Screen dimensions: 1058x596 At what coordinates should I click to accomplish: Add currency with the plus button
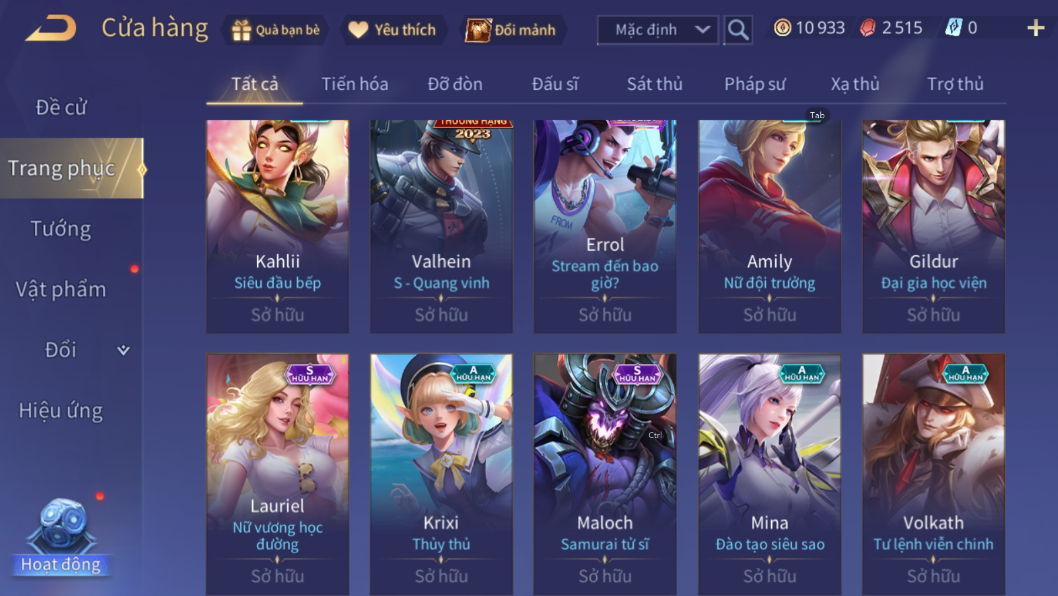[1035, 28]
